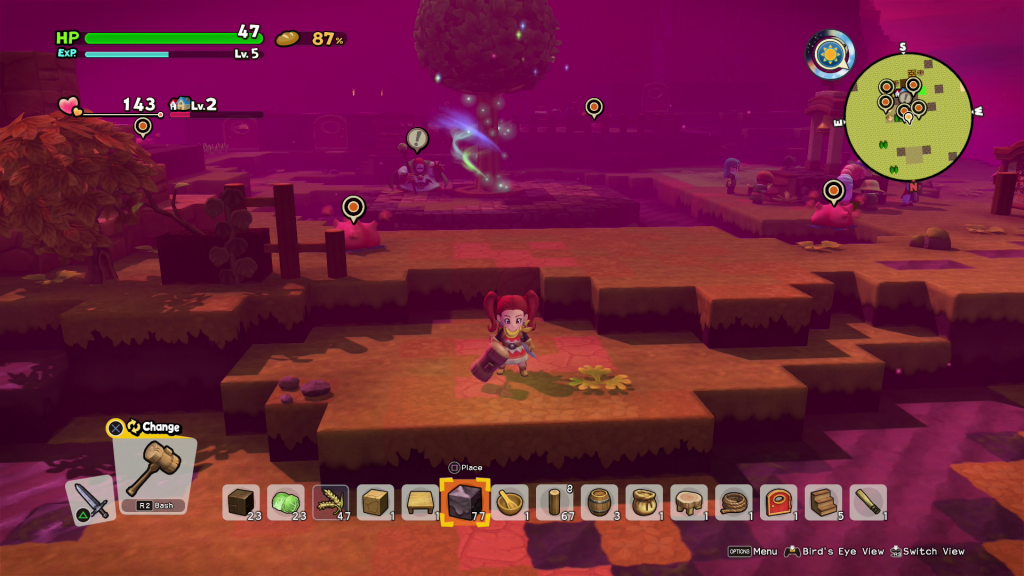Choose the tied sack slot
The image size is (1024, 576).
(645, 502)
